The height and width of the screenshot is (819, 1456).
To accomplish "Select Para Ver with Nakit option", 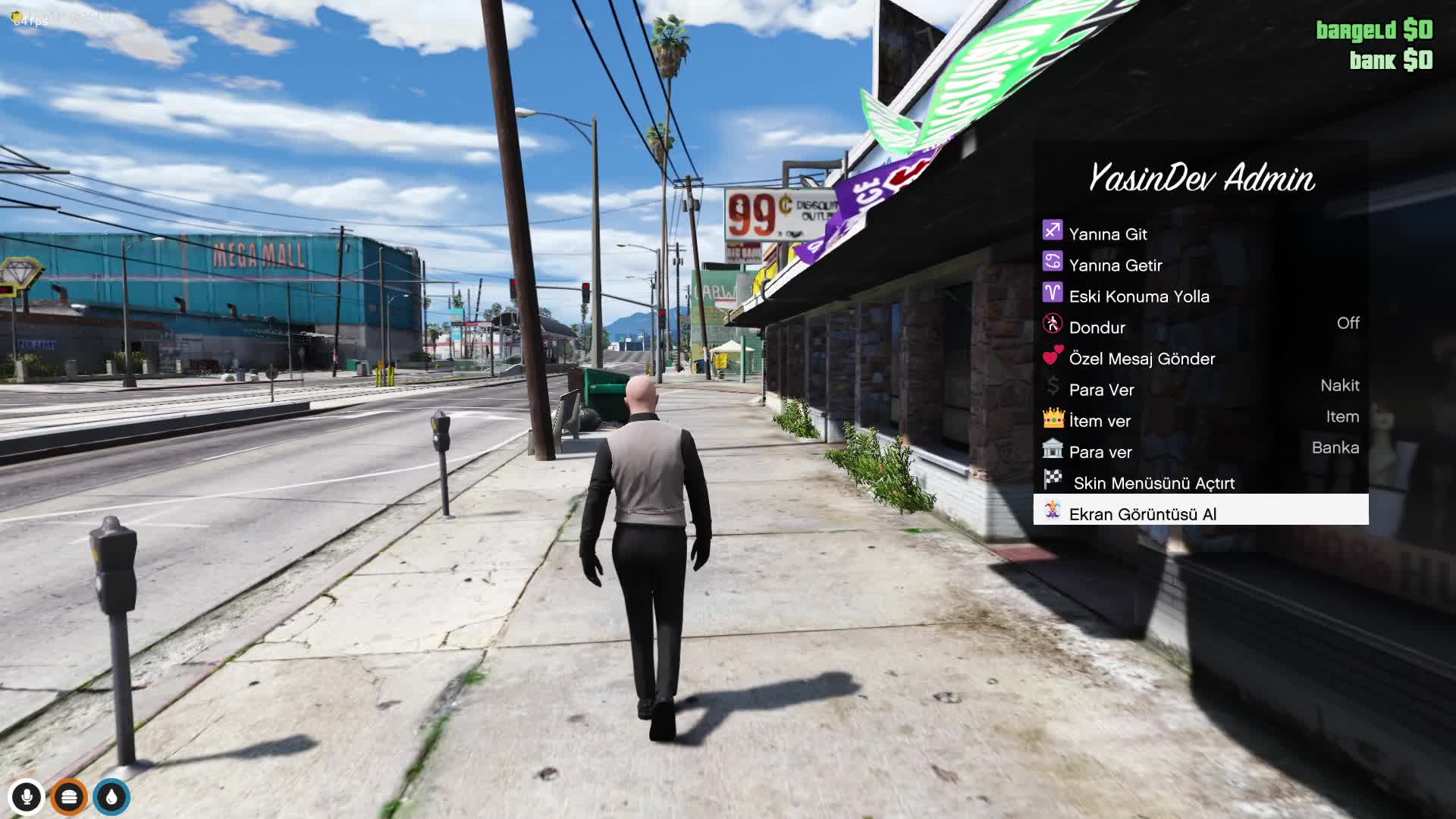I will click(x=1200, y=389).
